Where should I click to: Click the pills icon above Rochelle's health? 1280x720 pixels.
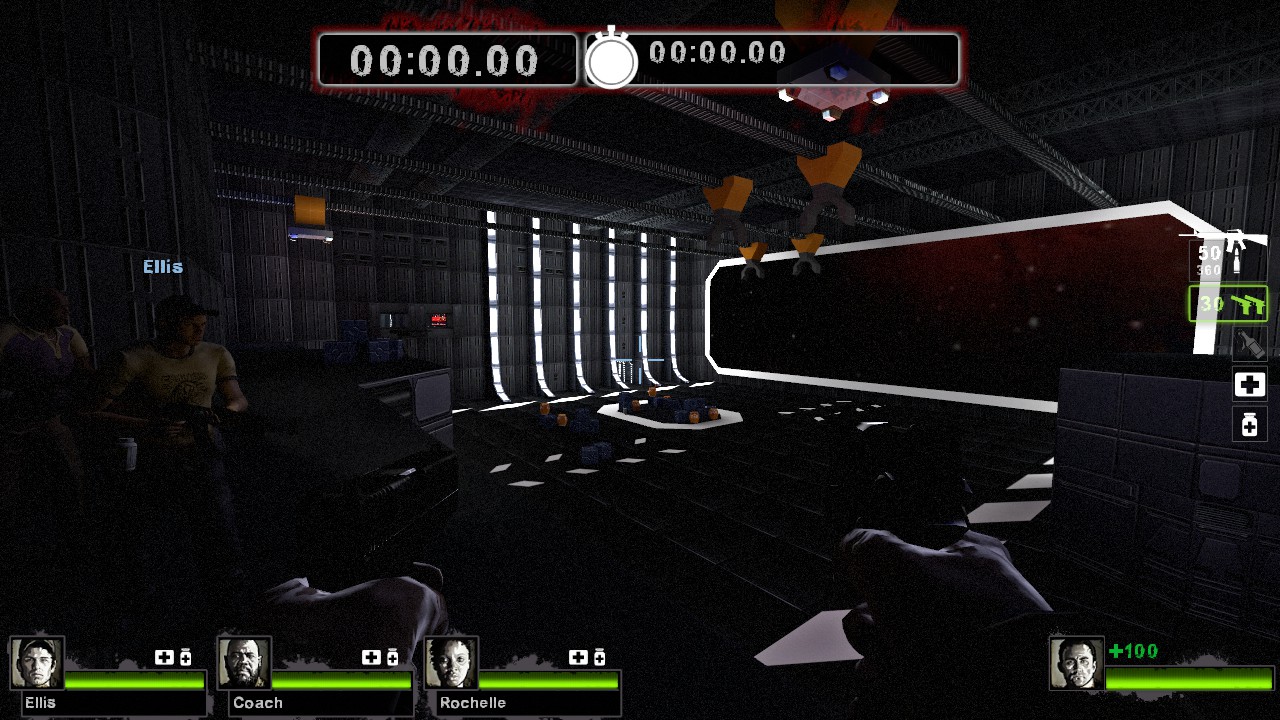tap(599, 657)
